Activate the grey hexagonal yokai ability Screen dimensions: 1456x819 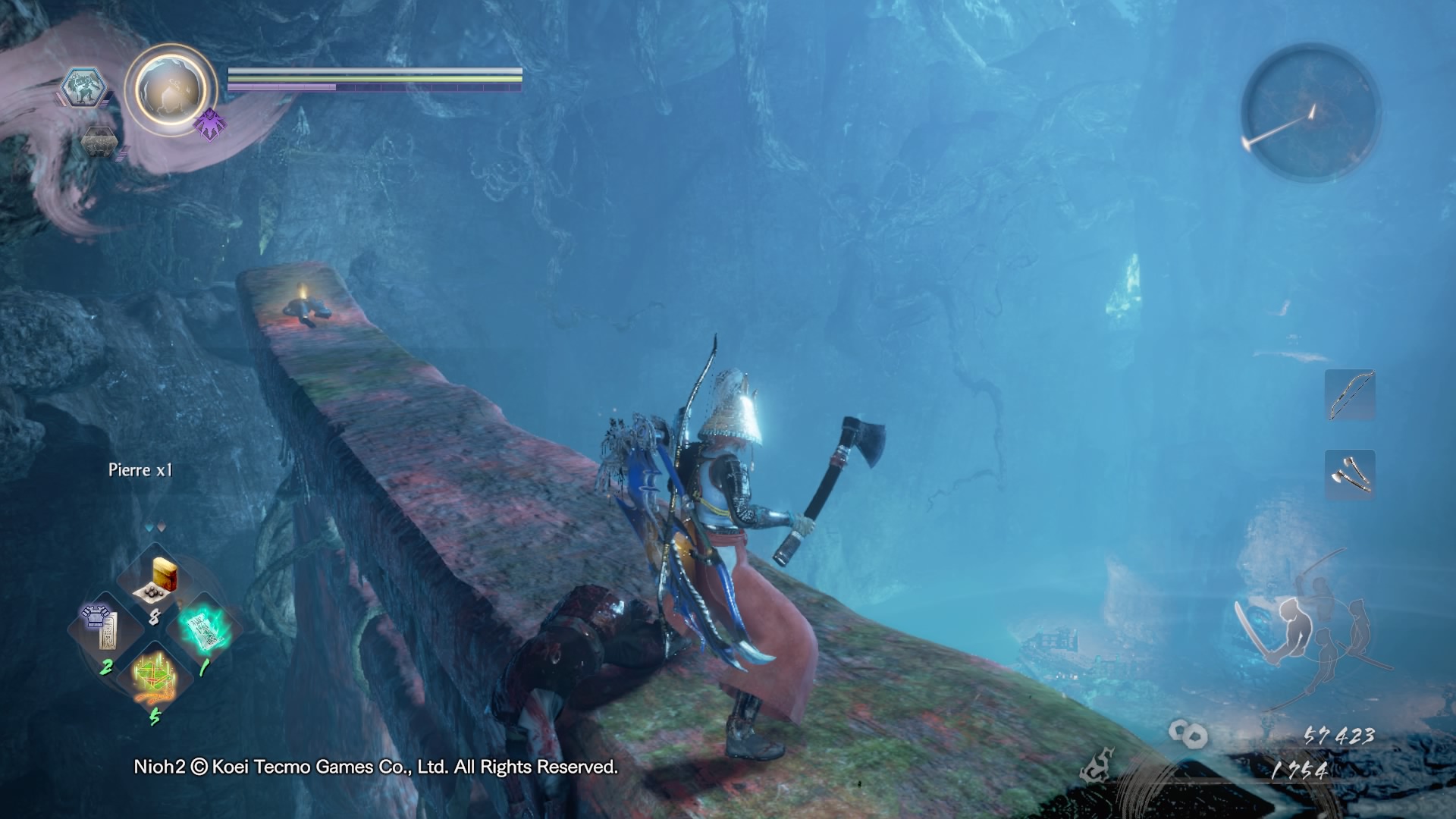pyautogui.click(x=99, y=142)
